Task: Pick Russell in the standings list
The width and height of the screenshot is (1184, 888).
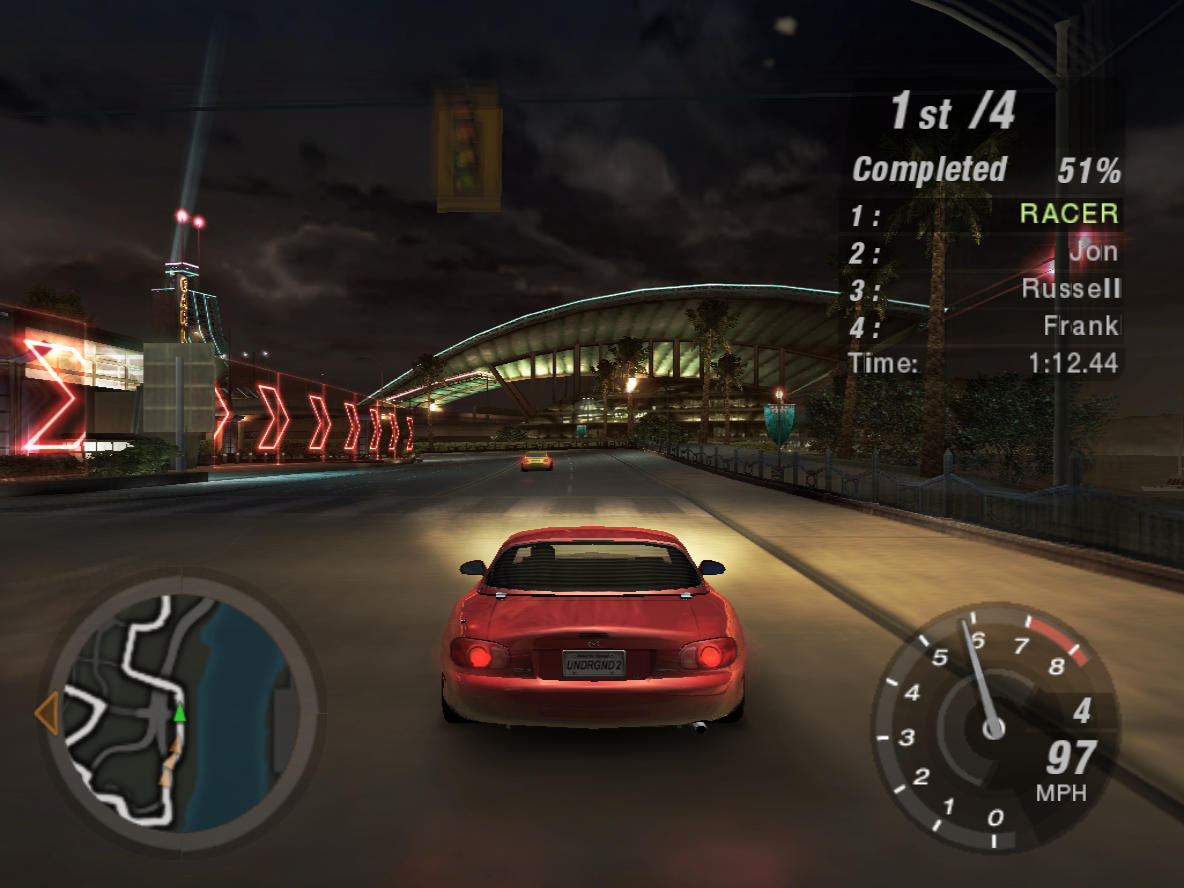Action: tap(1070, 289)
